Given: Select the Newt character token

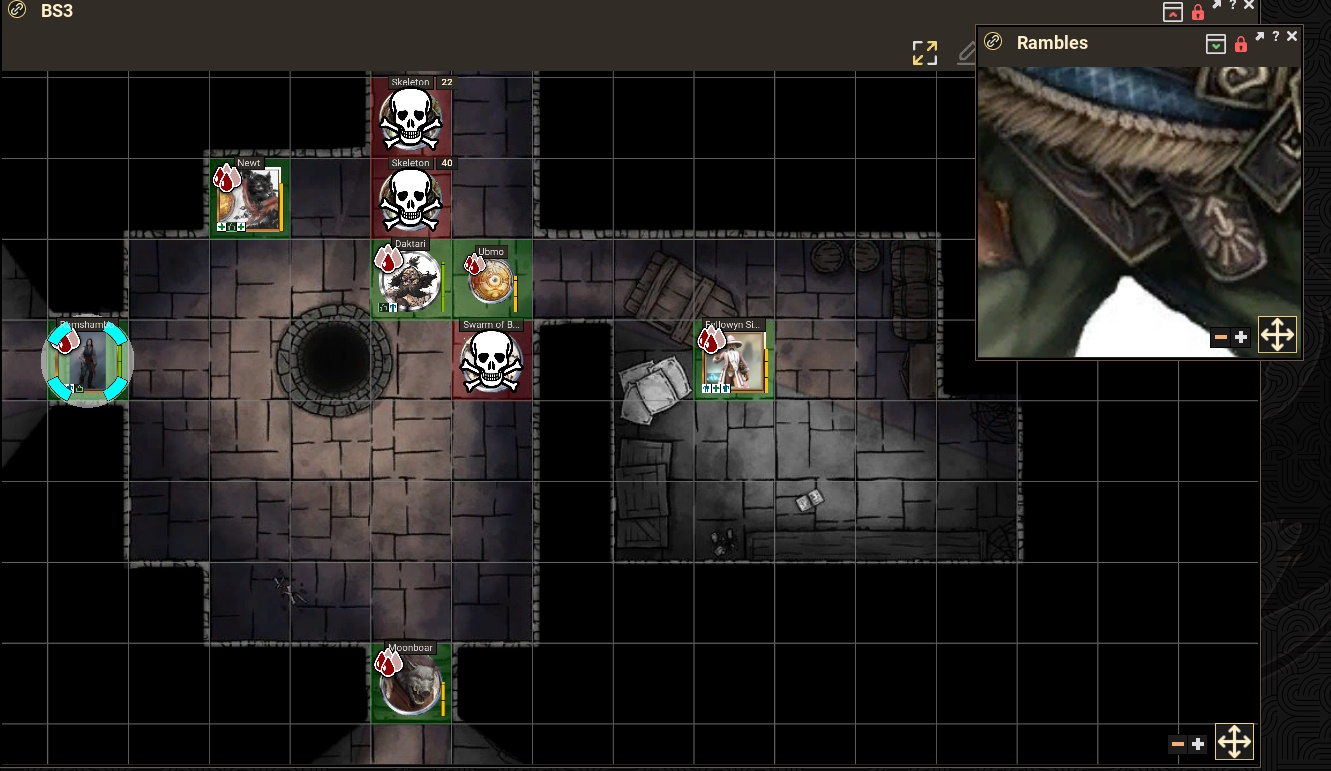Looking at the screenshot, I should (x=249, y=199).
